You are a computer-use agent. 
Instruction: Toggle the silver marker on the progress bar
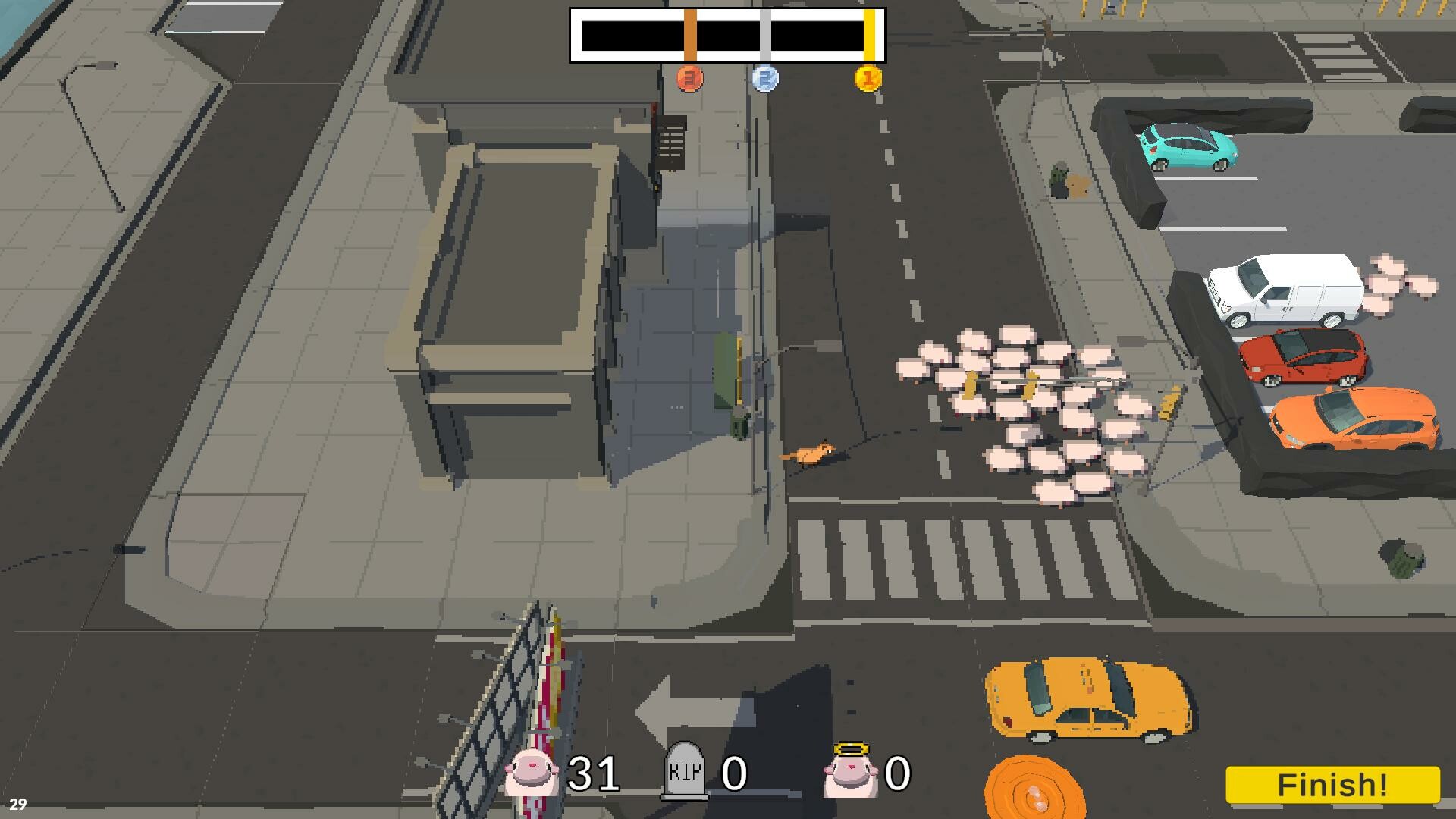[x=766, y=34]
